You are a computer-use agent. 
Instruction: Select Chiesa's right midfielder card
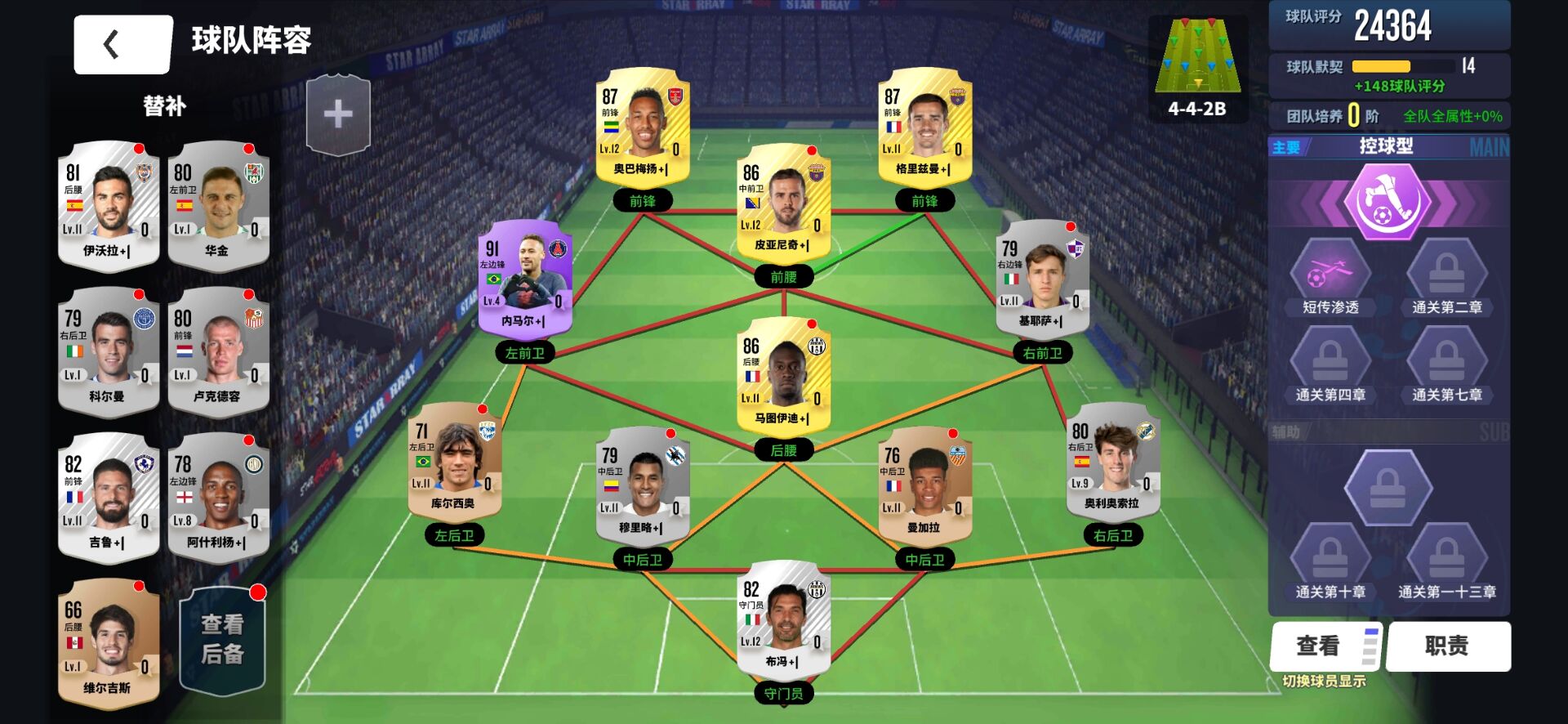[x=1042, y=279]
